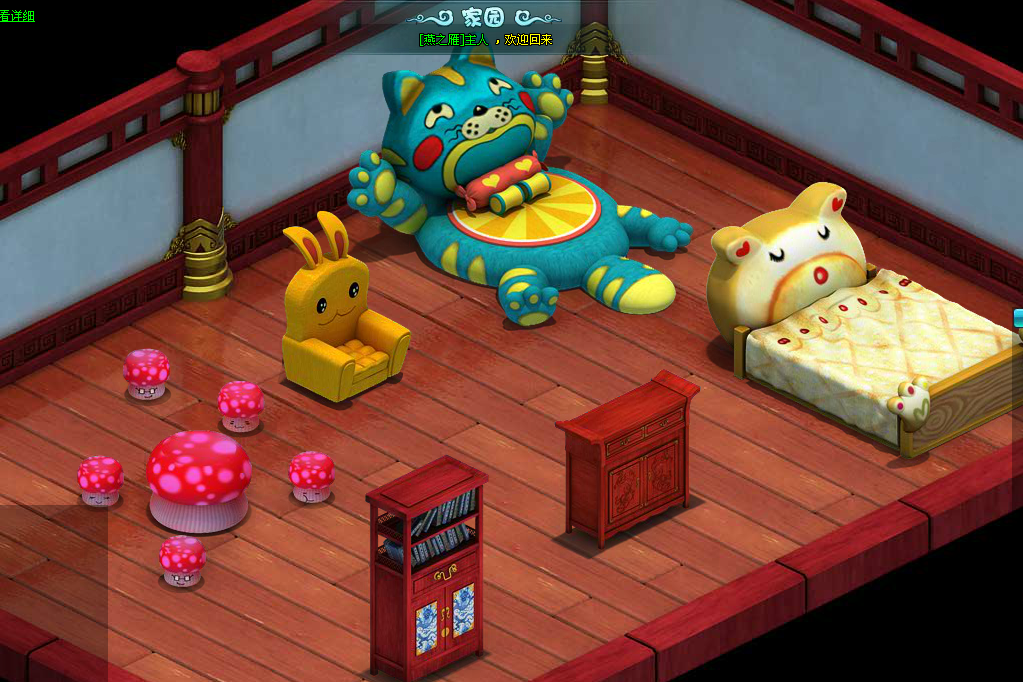Open the green 看详细 details link
This screenshot has height=682, width=1023.
17,15
